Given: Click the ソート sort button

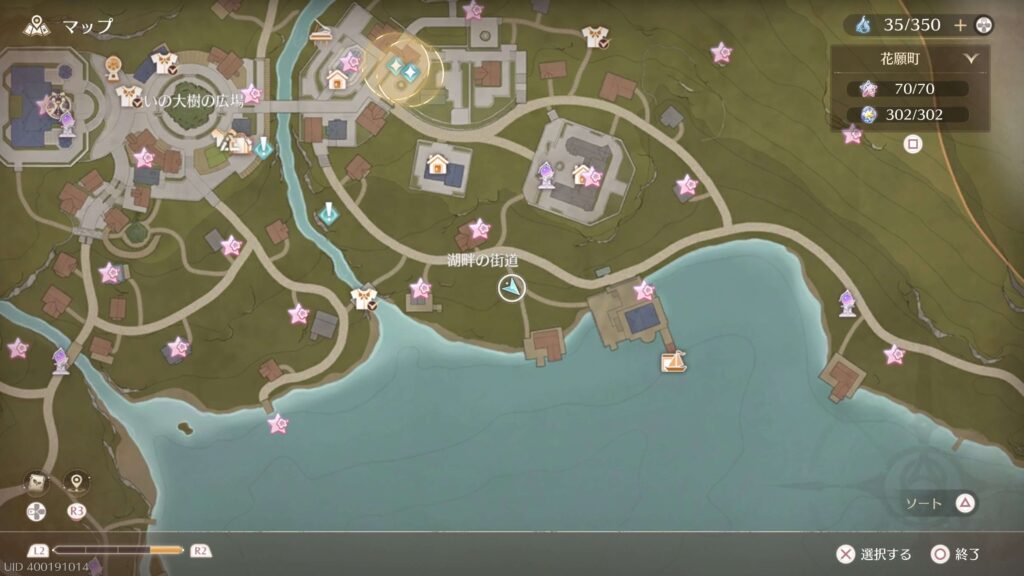Looking at the screenshot, I should 939,503.
